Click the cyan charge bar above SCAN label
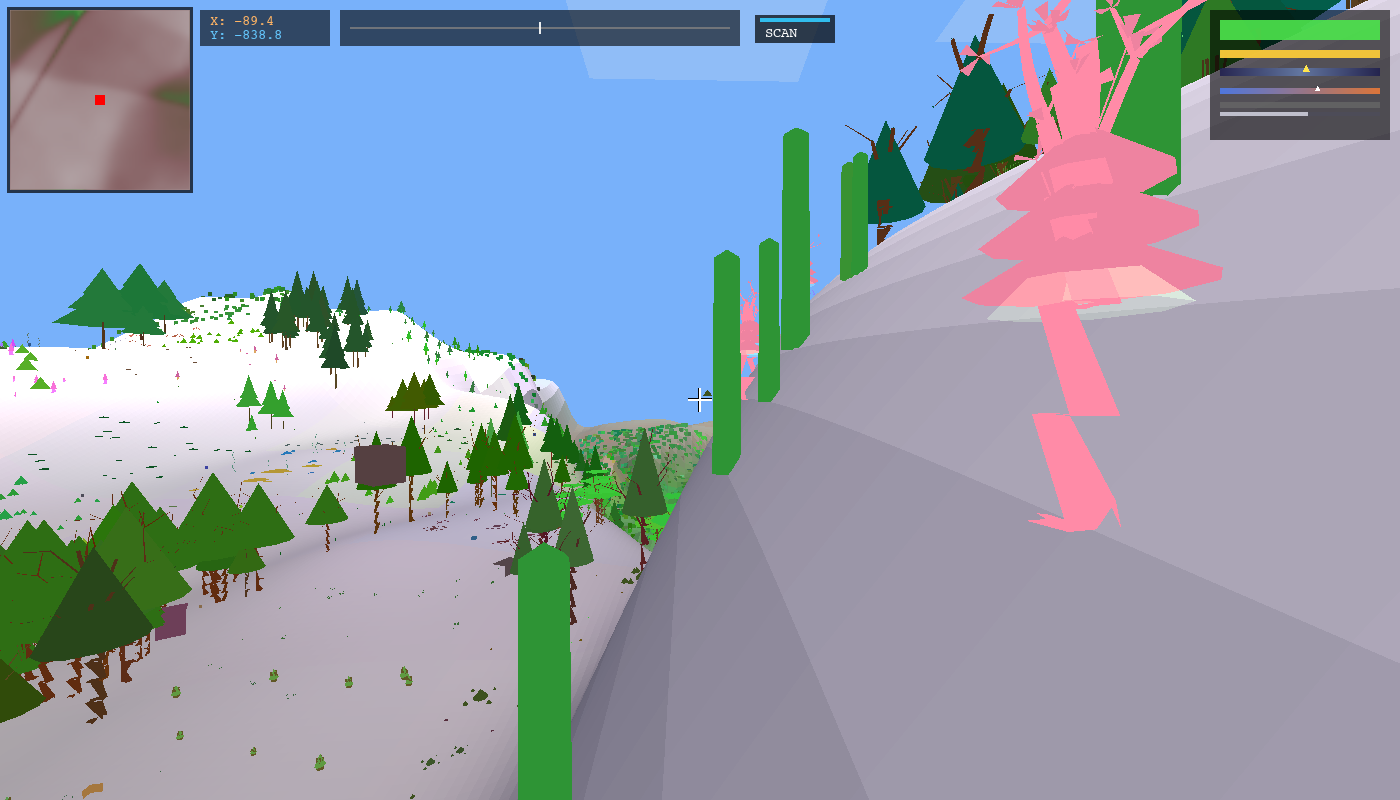 click(x=795, y=18)
